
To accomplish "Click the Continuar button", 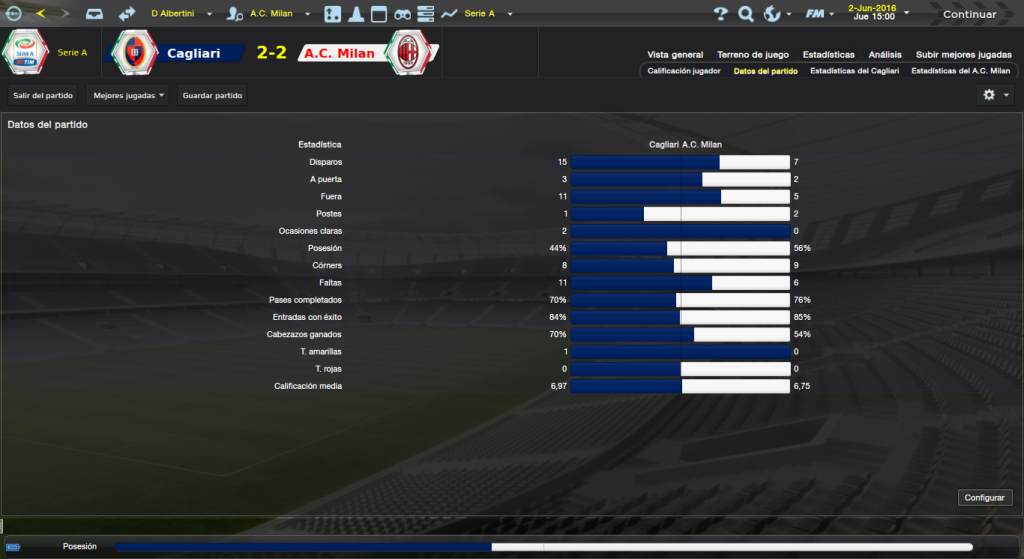I will point(969,14).
